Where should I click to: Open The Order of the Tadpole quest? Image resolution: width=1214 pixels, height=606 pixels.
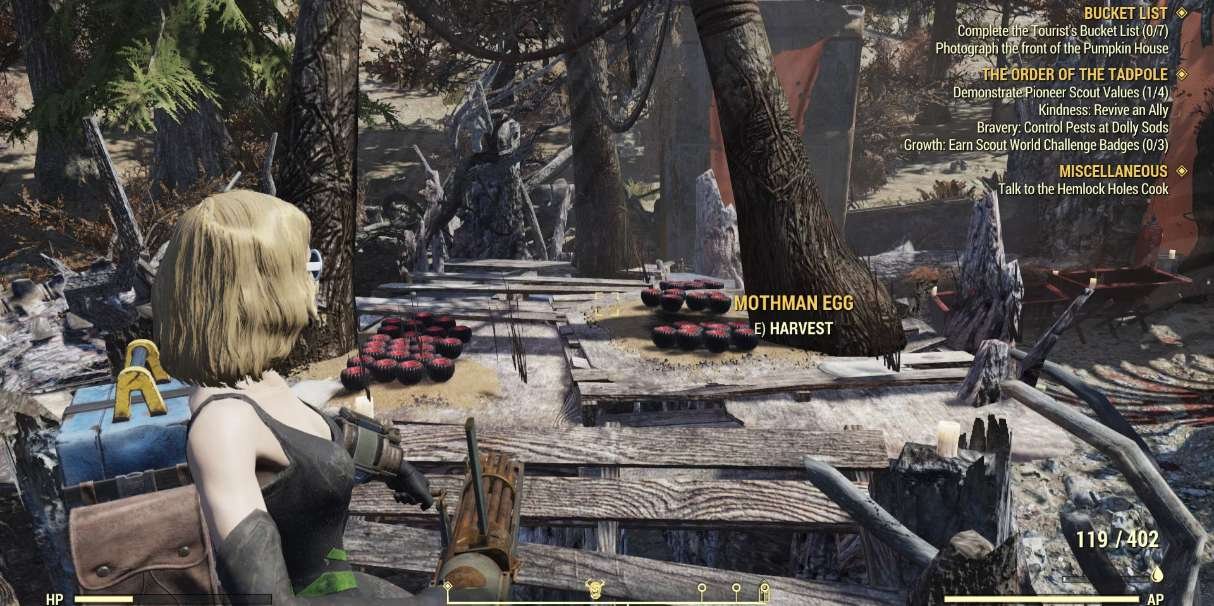point(1074,74)
